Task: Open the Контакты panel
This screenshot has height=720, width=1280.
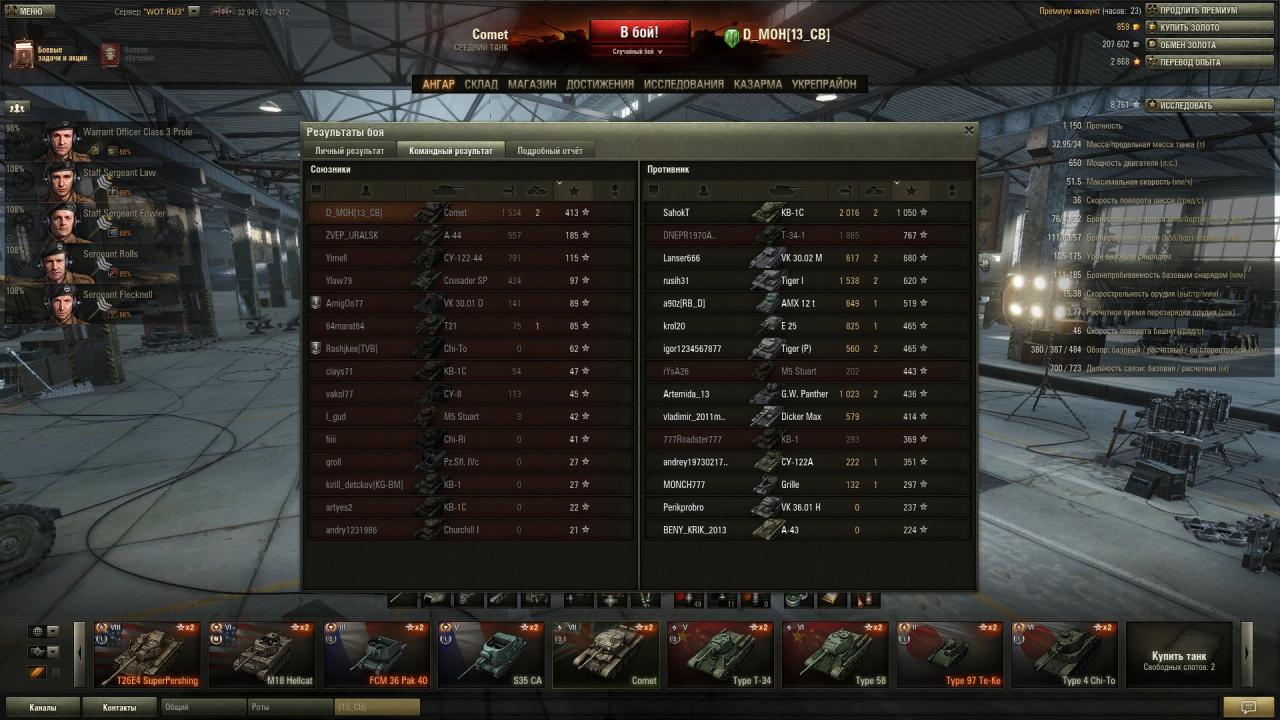Action: click(120, 707)
